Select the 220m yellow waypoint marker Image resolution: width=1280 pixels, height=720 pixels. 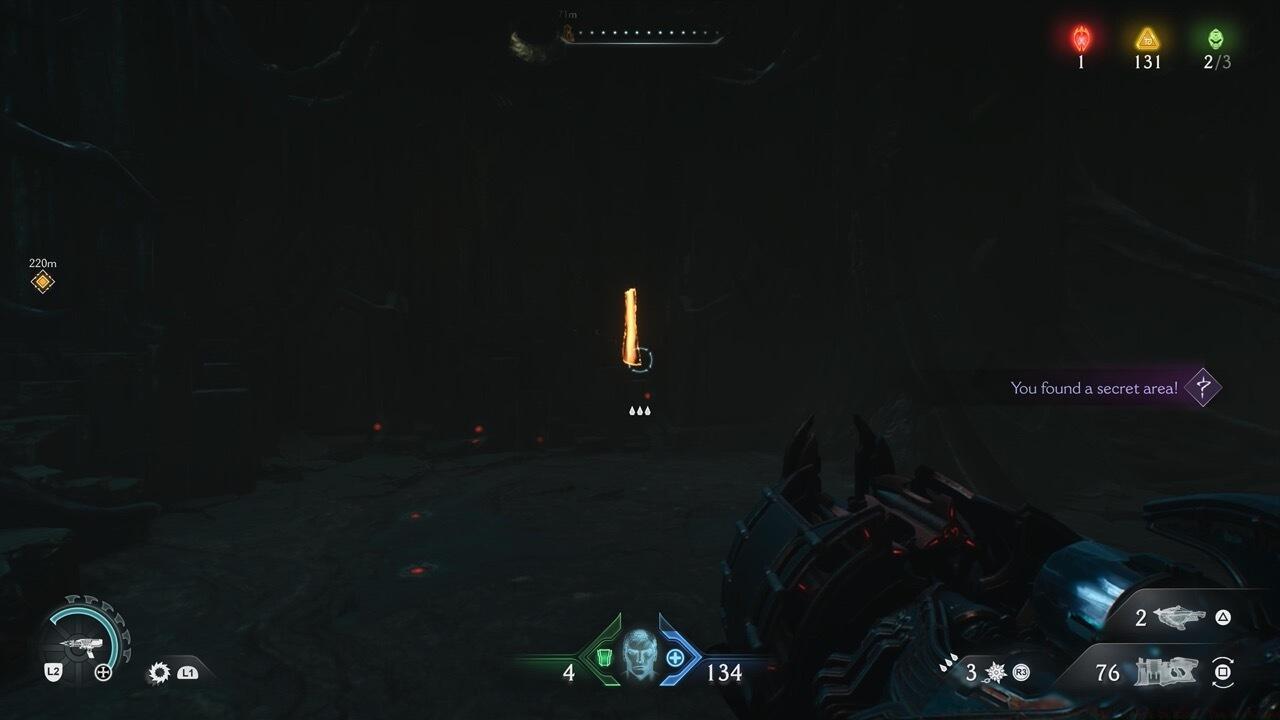[40, 281]
